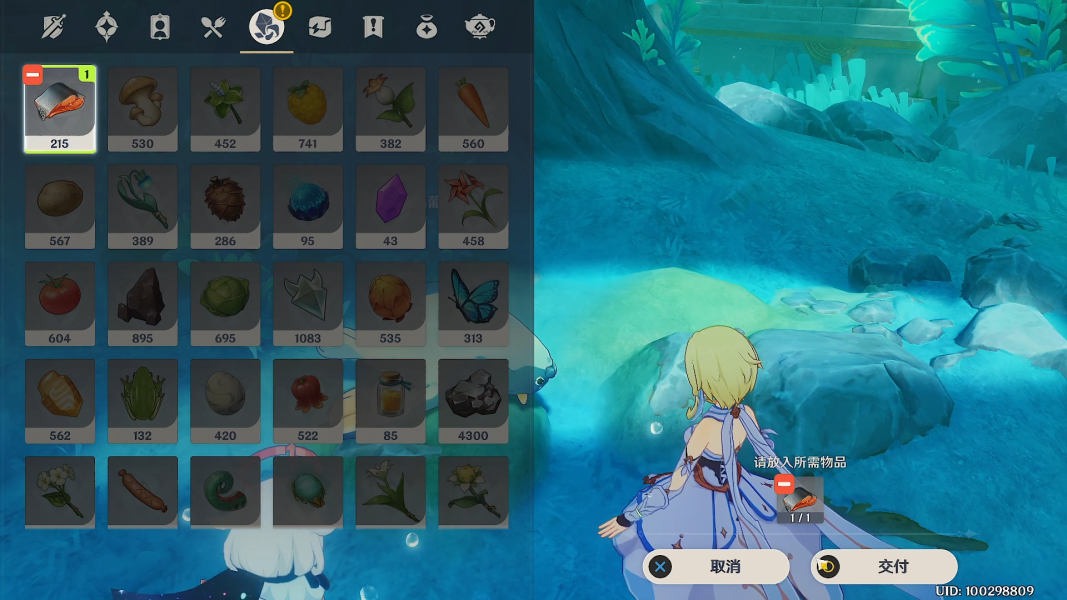
Task: Select the ore chunk showing 4300
Action: [x=473, y=400]
